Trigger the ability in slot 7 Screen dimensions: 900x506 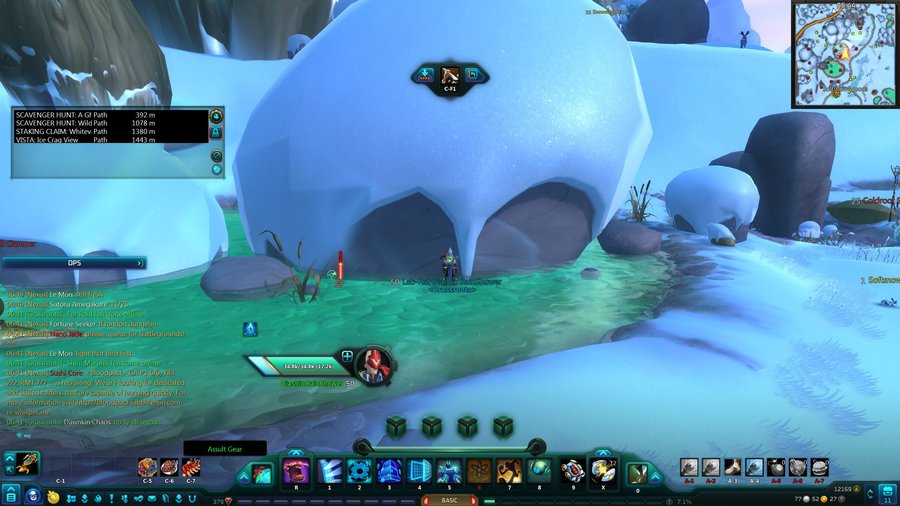tap(508, 471)
